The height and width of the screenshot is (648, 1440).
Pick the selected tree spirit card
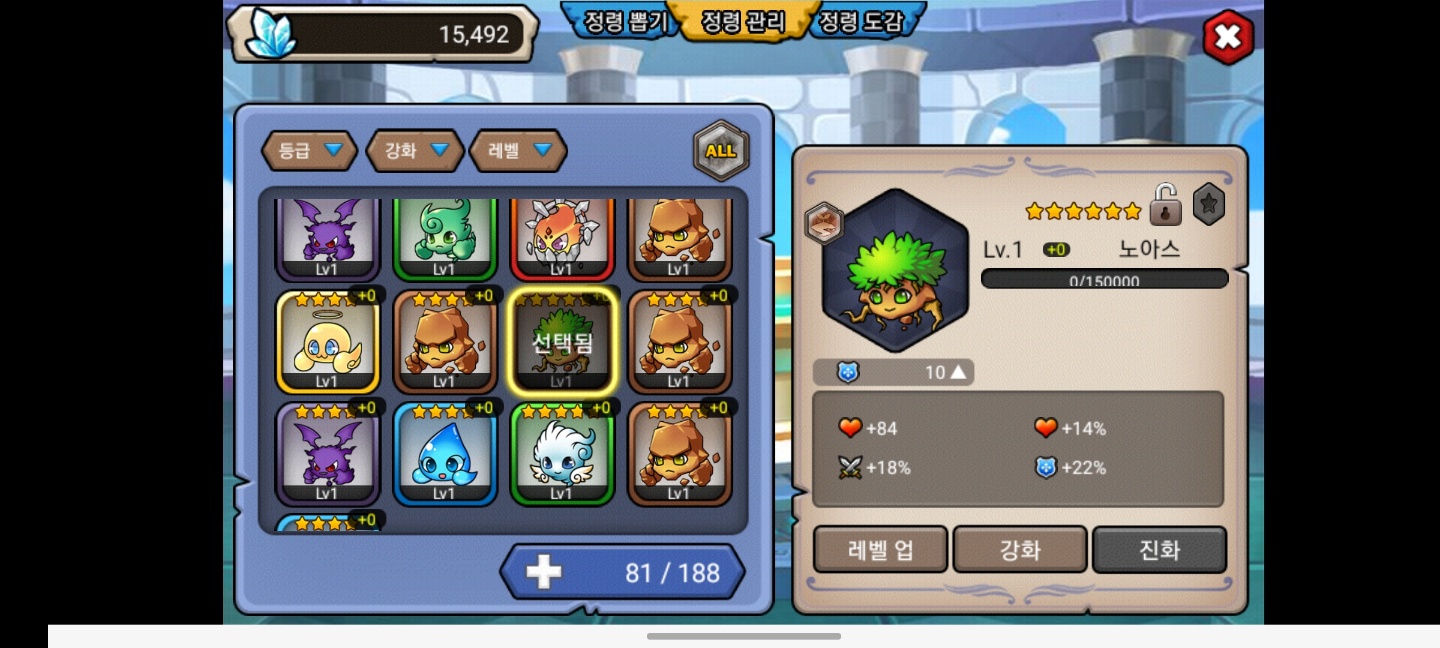561,342
